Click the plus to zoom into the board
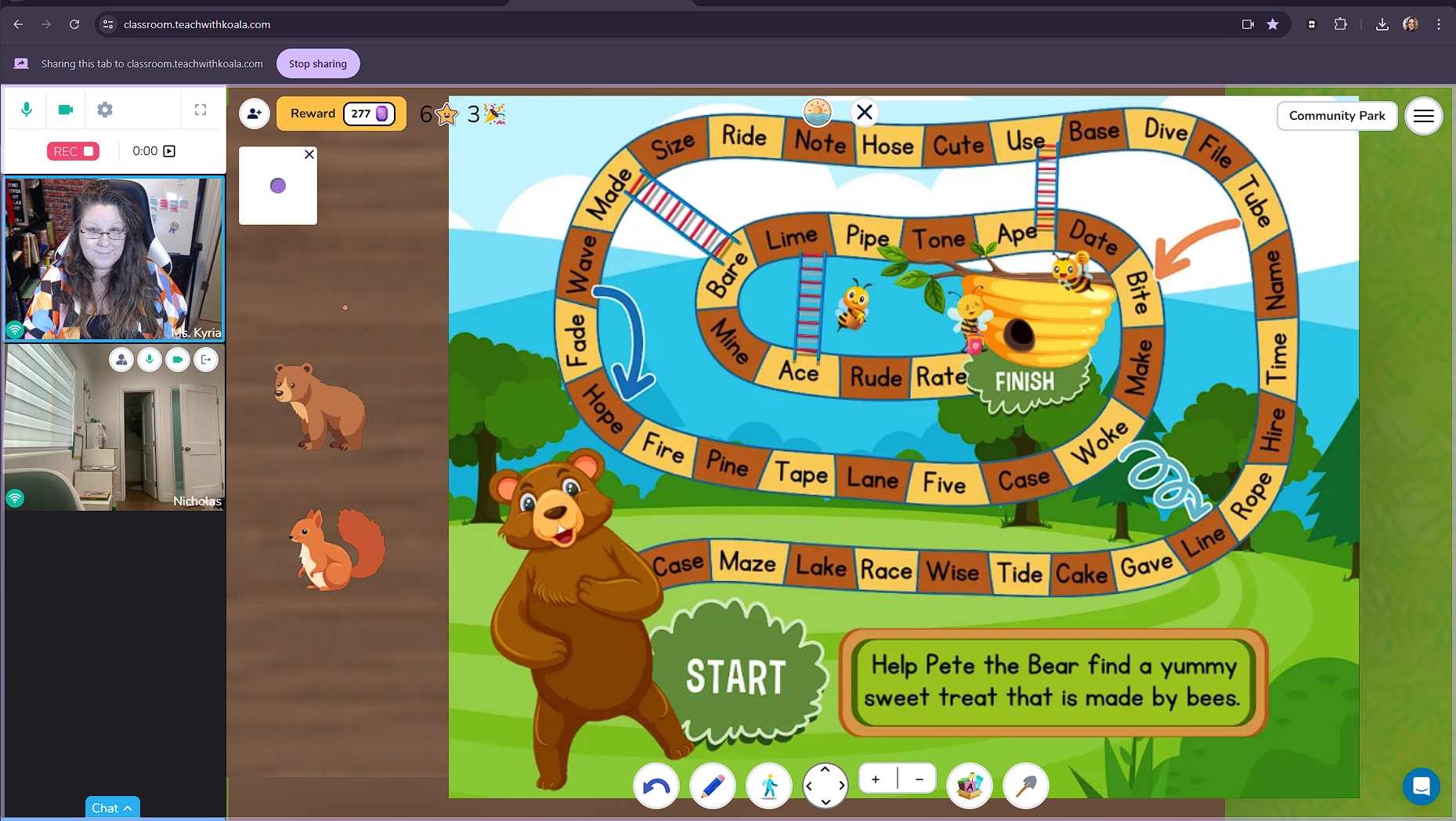Screen dimensions: 1456x821 point(875,778)
